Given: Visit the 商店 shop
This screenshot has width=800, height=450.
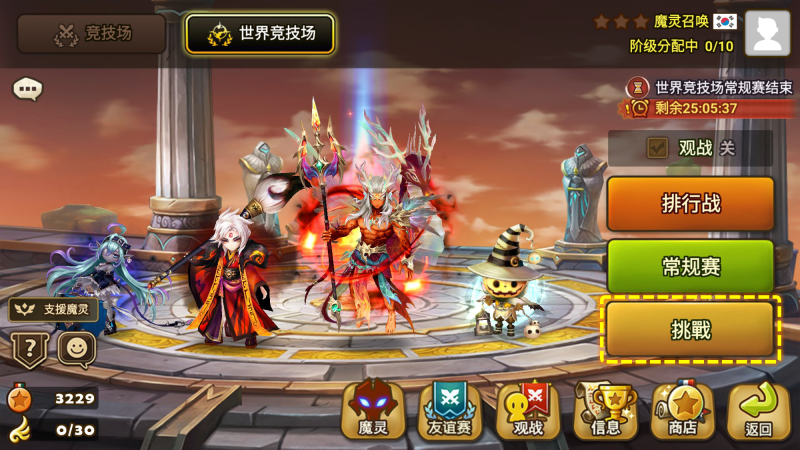Looking at the screenshot, I should (682, 410).
